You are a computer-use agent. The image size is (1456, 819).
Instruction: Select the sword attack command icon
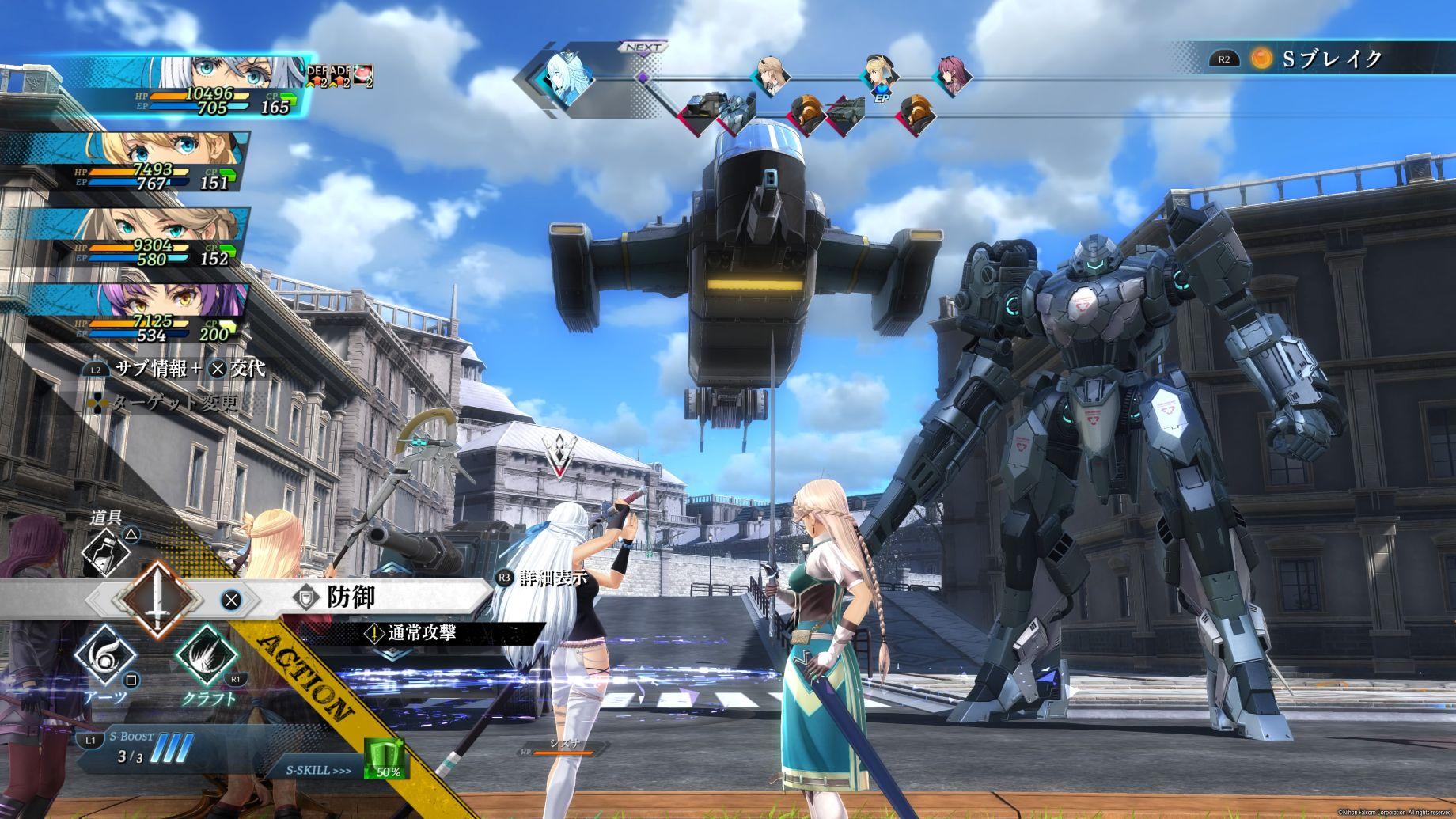tap(158, 599)
